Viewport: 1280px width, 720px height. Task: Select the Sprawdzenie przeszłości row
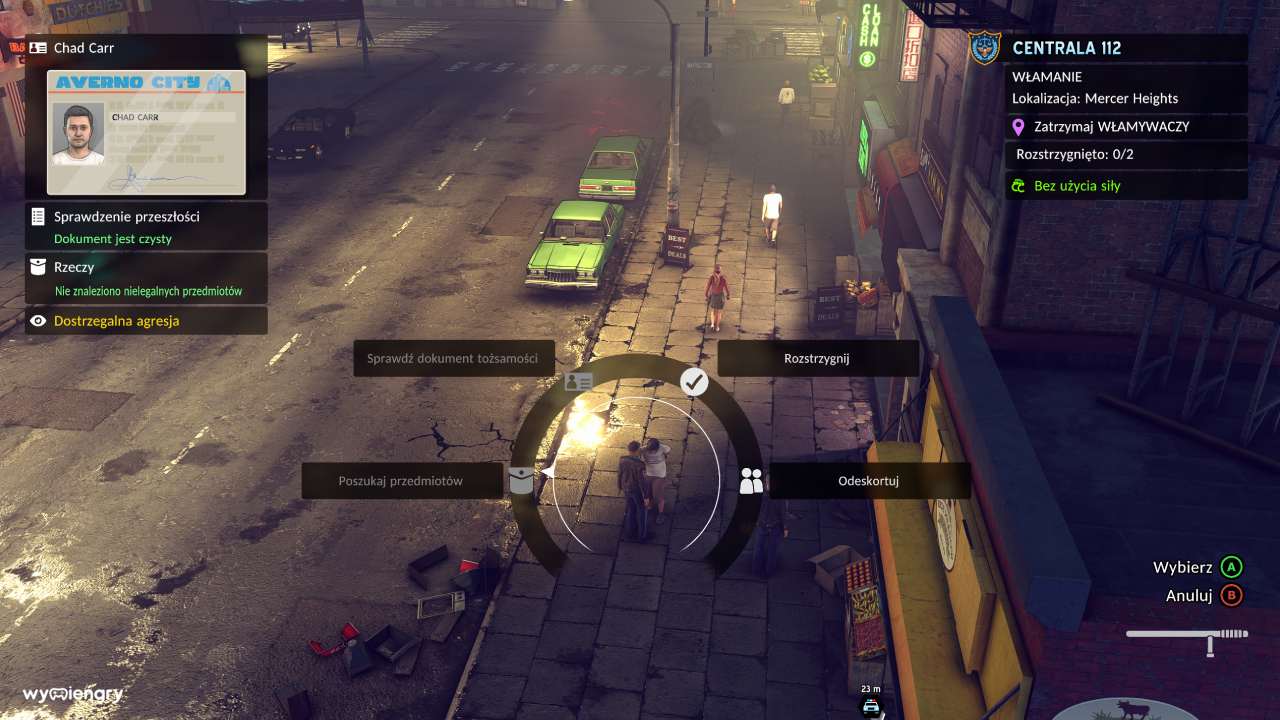146,227
